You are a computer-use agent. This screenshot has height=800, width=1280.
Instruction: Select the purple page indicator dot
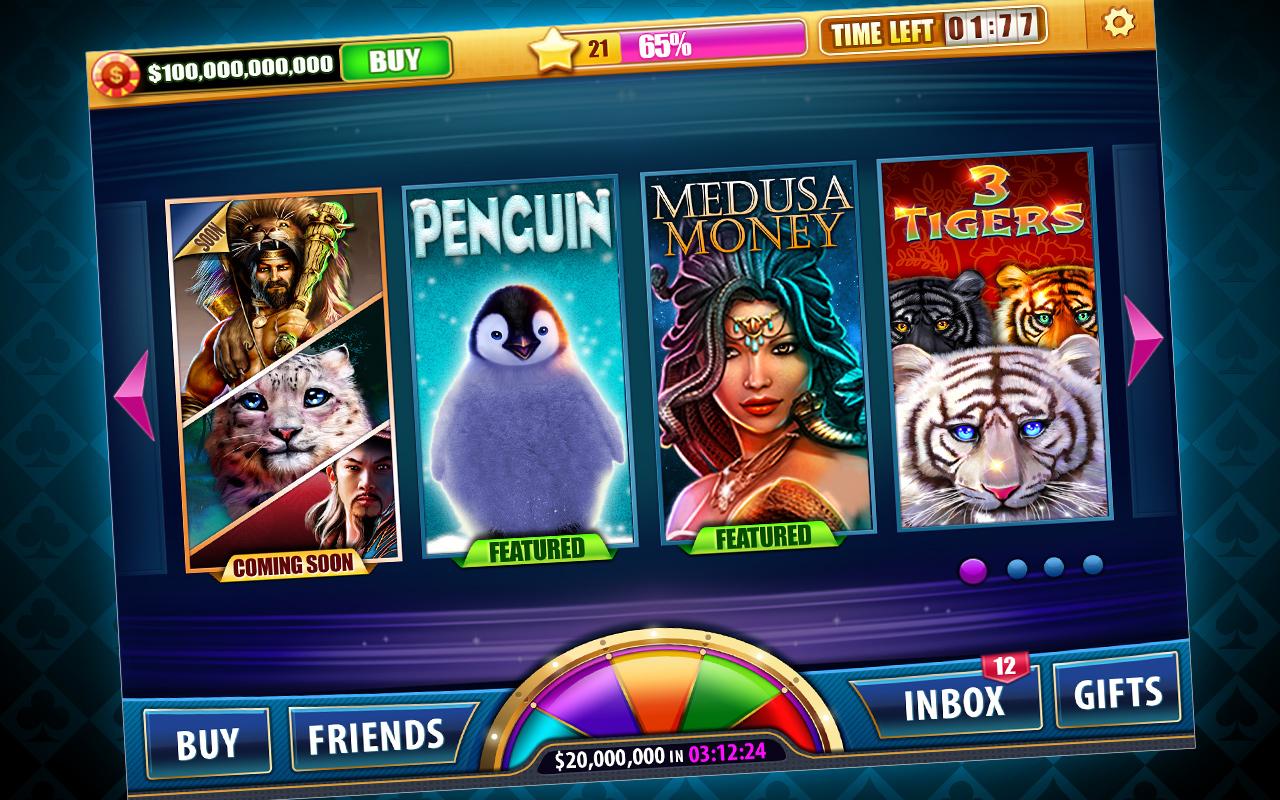click(x=972, y=571)
